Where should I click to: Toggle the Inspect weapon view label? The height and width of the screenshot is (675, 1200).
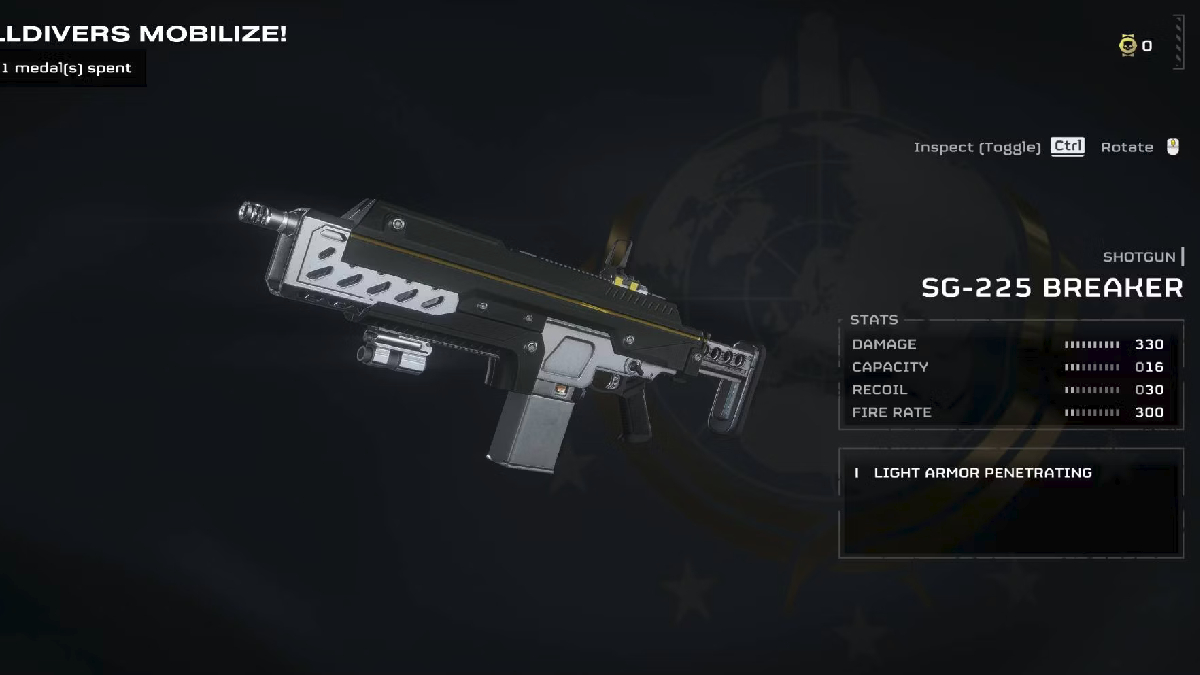point(977,147)
